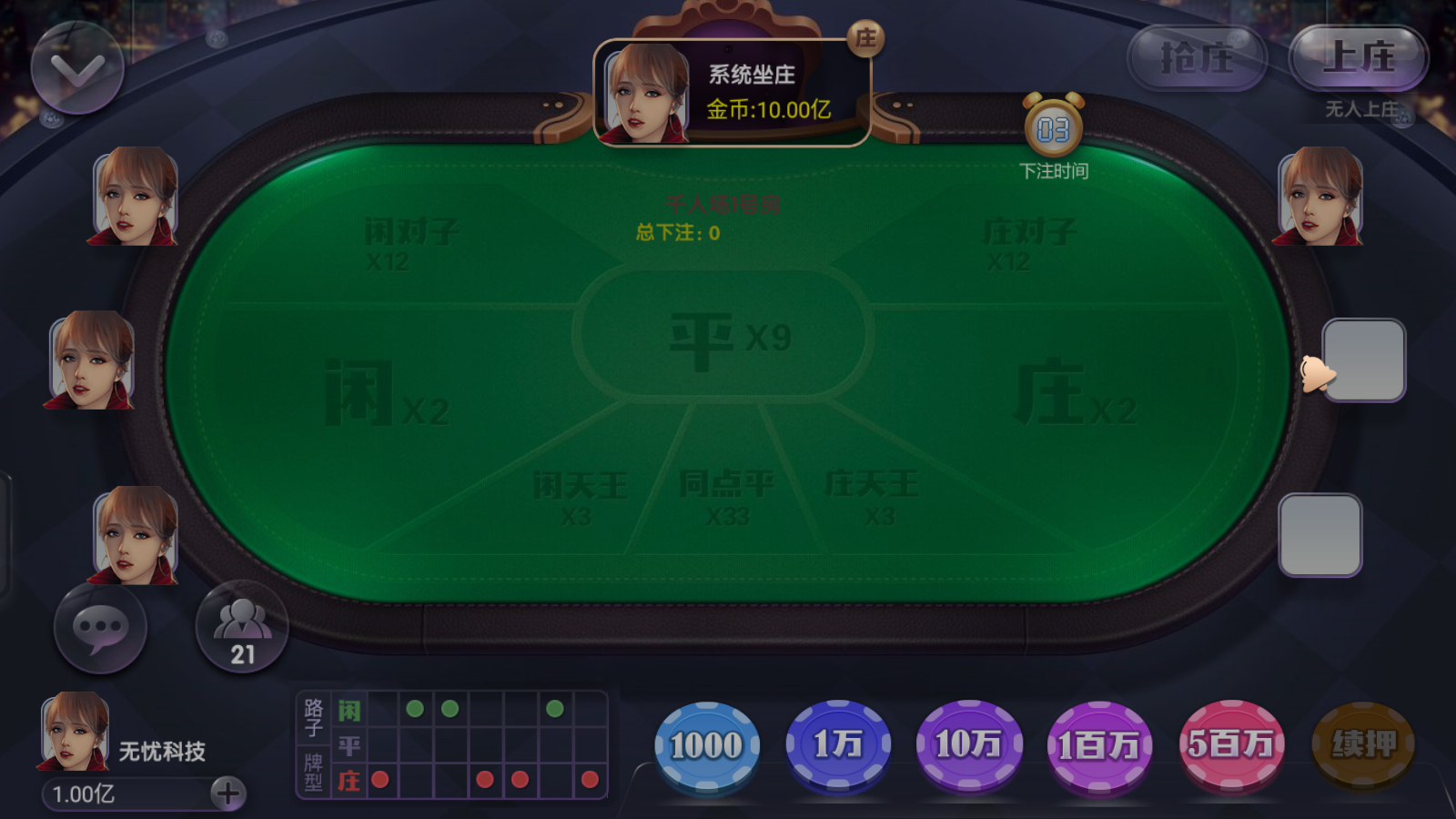View the 21 online players list
Image resolution: width=1456 pixels, height=819 pixels.
pyautogui.click(x=241, y=626)
